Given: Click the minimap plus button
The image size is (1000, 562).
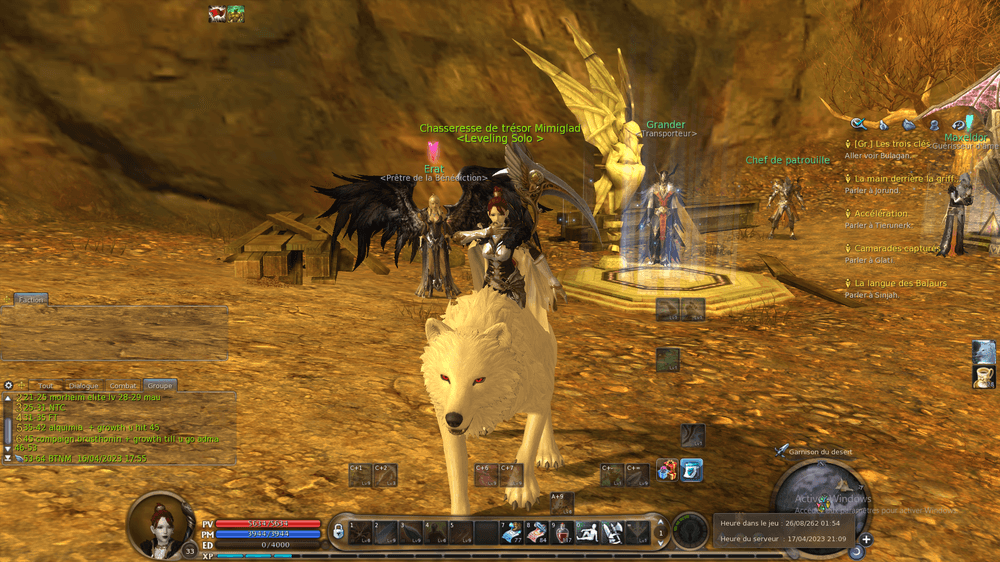Looking at the screenshot, I should 866,540.
